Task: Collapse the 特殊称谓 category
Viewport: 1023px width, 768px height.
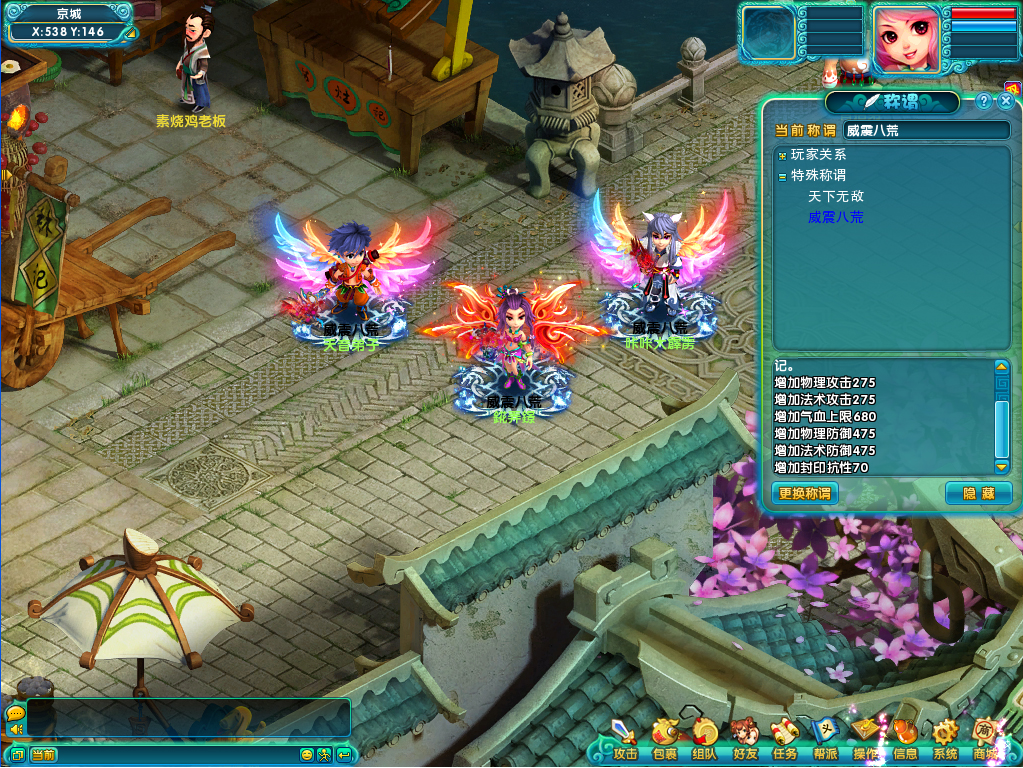Action: 782,176
